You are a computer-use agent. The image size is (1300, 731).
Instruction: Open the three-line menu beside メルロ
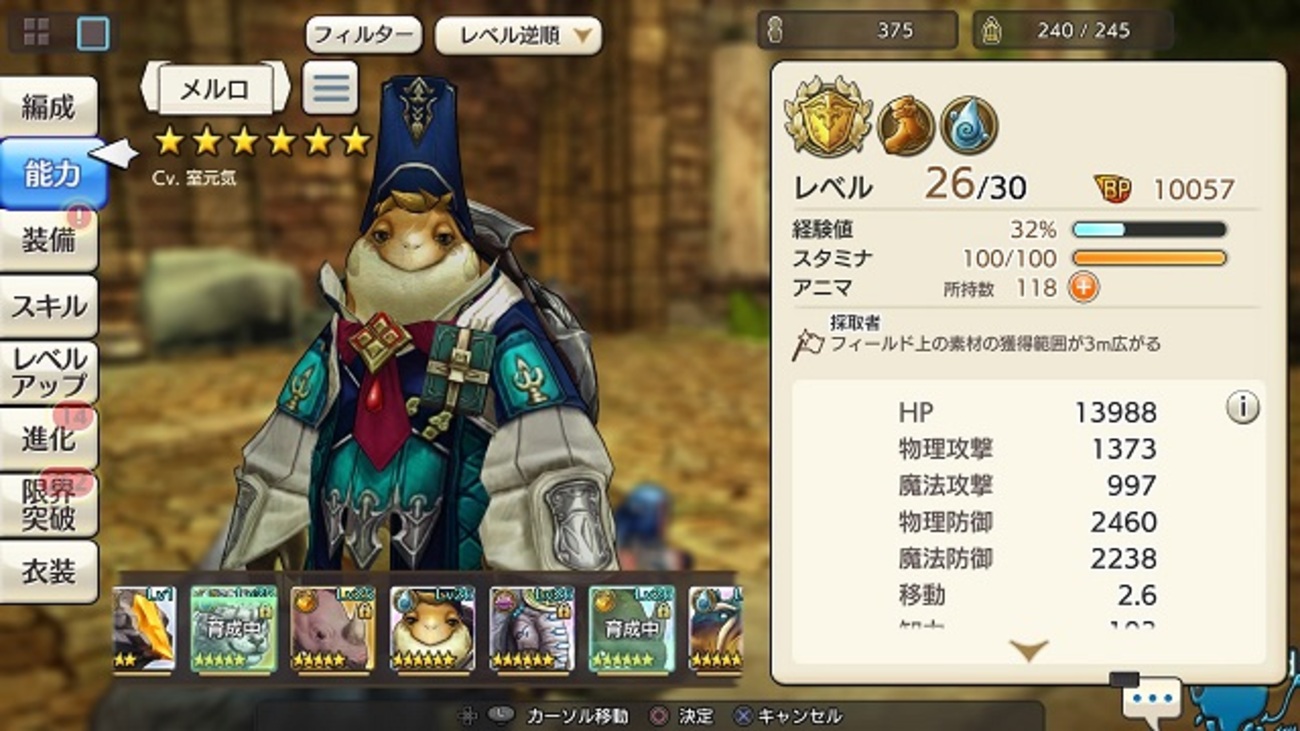pos(330,88)
